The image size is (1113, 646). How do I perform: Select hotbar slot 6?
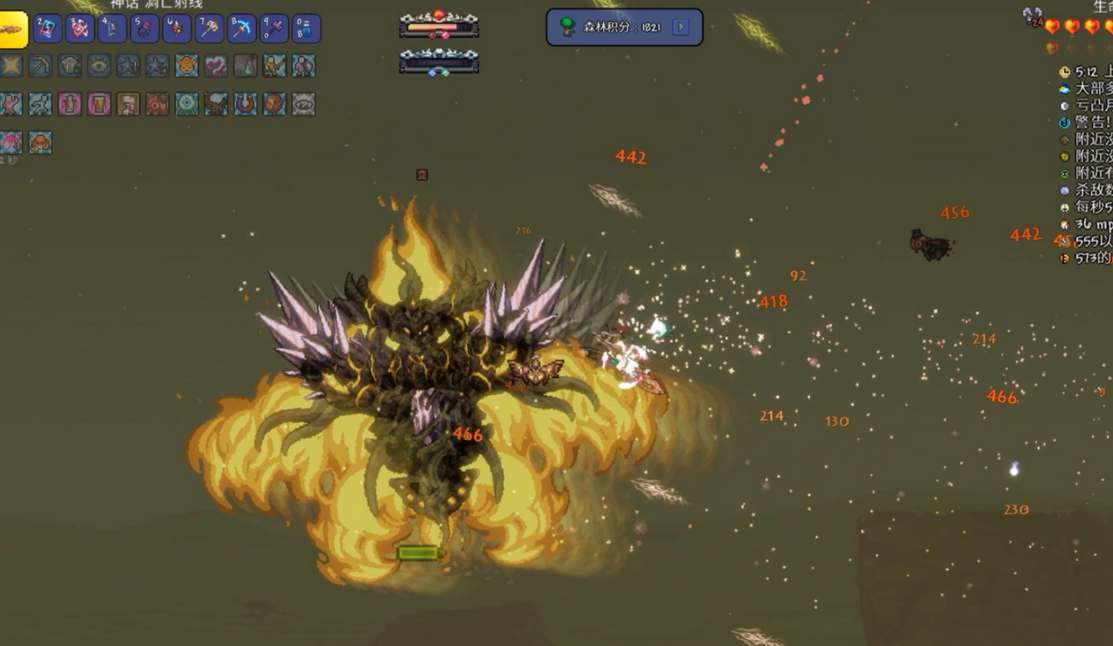point(177,28)
